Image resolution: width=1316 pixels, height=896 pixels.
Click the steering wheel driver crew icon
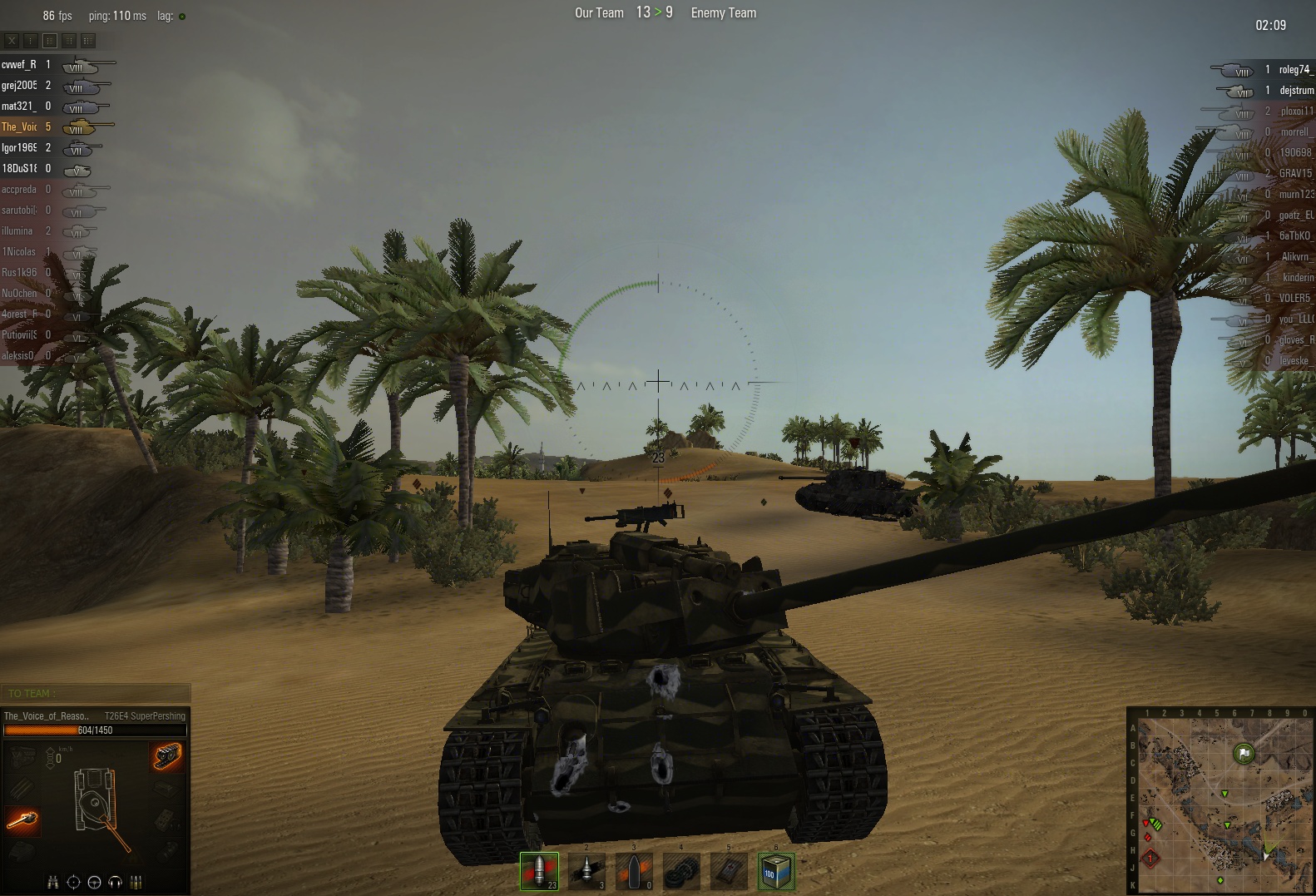pyautogui.click(x=94, y=882)
